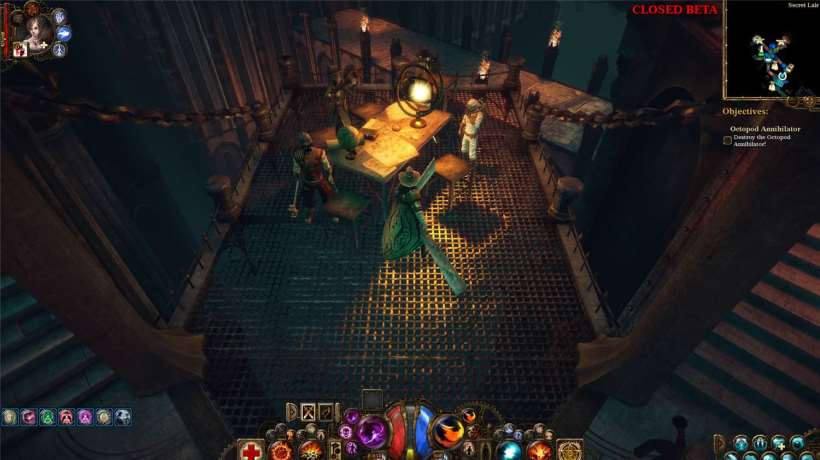820x460 pixels.
Task: Toggle the Octopod Annihilator objective checkbox
Action: click(x=728, y=140)
